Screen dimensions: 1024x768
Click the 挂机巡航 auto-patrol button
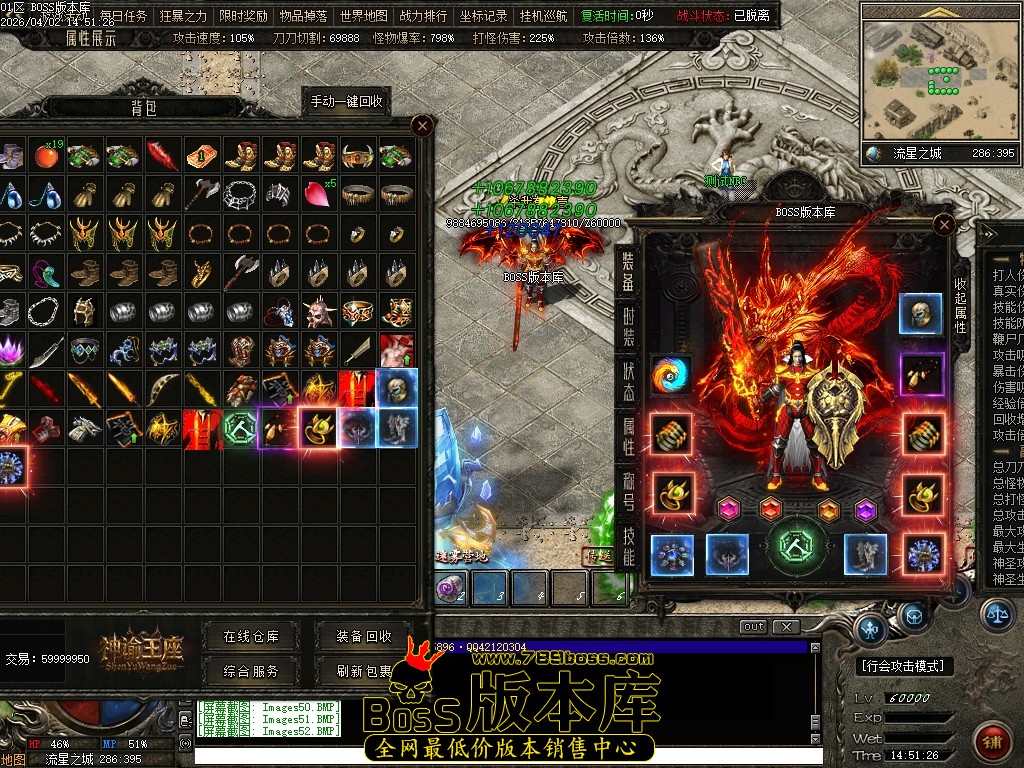point(543,16)
